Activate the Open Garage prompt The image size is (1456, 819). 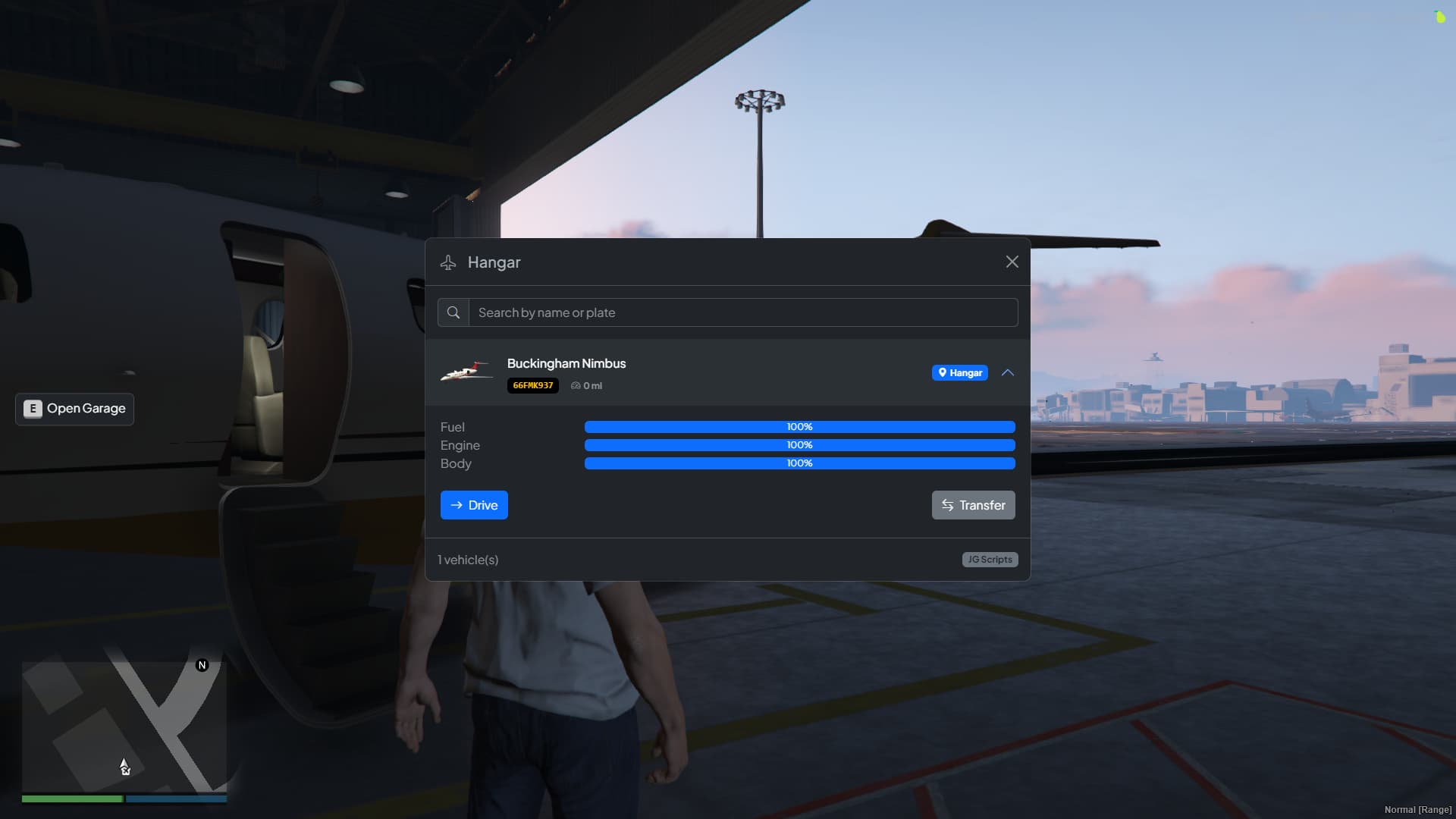(x=74, y=409)
